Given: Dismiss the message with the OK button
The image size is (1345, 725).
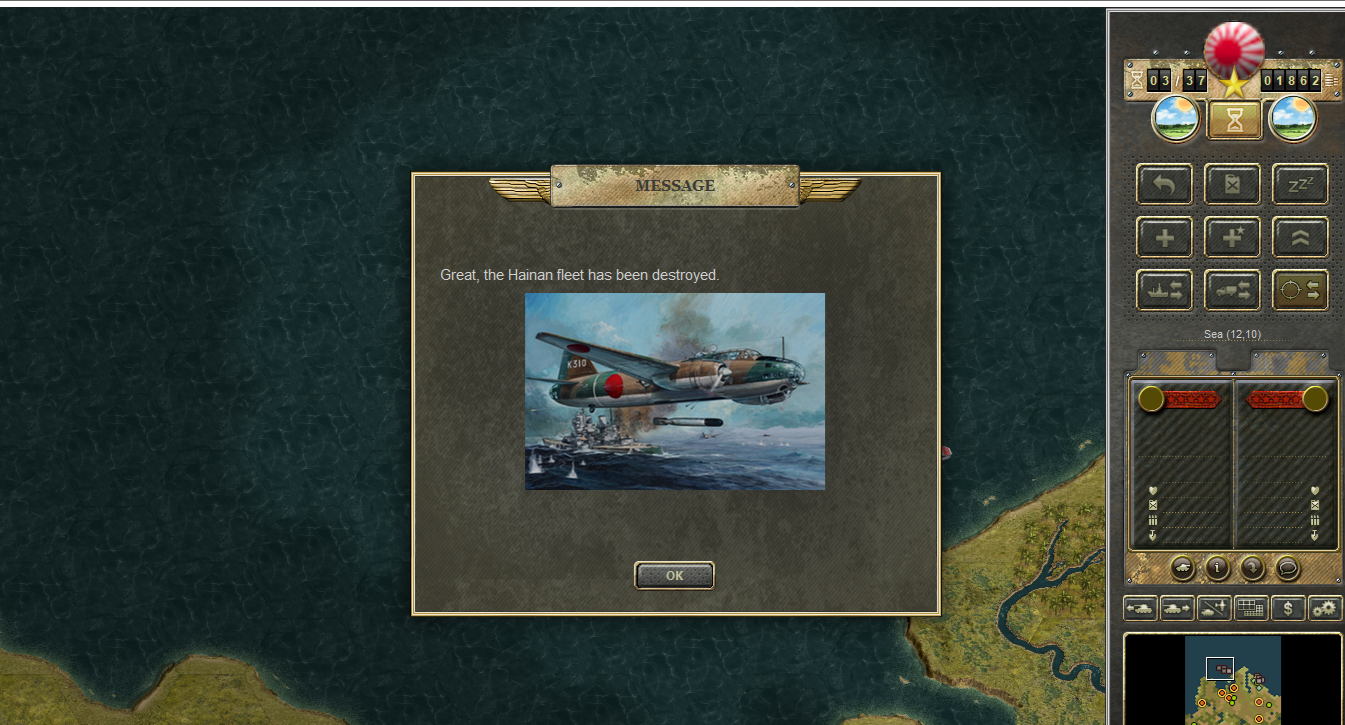Looking at the screenshot, I should [x=674, y=575].
